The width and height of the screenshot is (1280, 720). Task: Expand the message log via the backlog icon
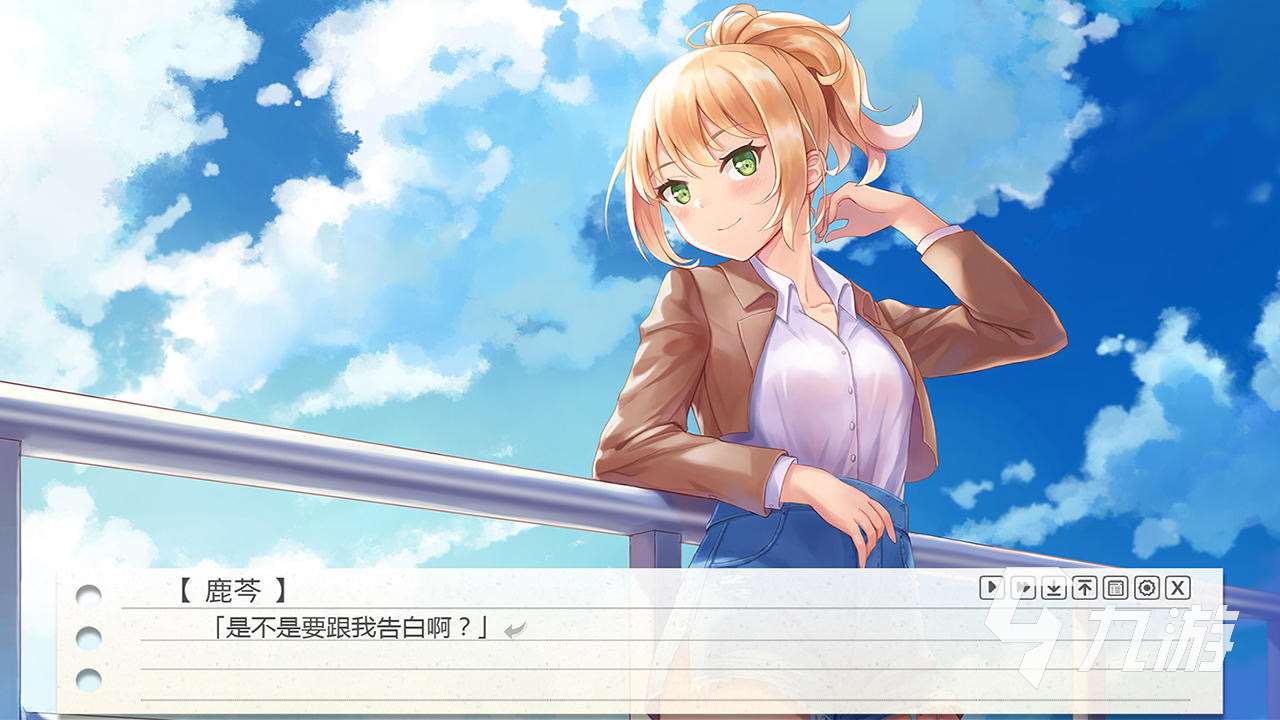tap(1116, 588)
